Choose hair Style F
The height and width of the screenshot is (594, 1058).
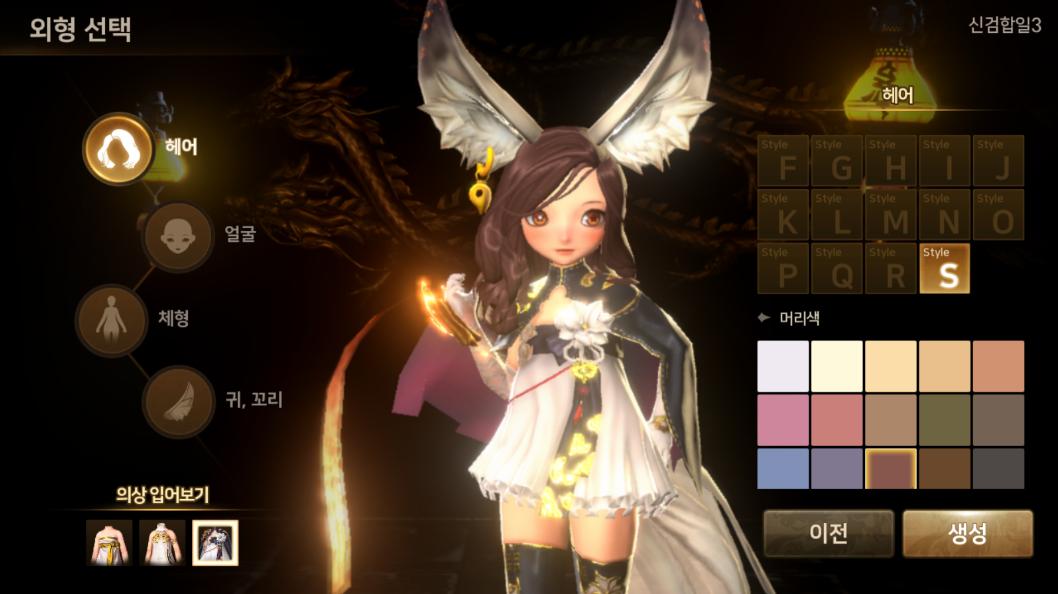784,161
